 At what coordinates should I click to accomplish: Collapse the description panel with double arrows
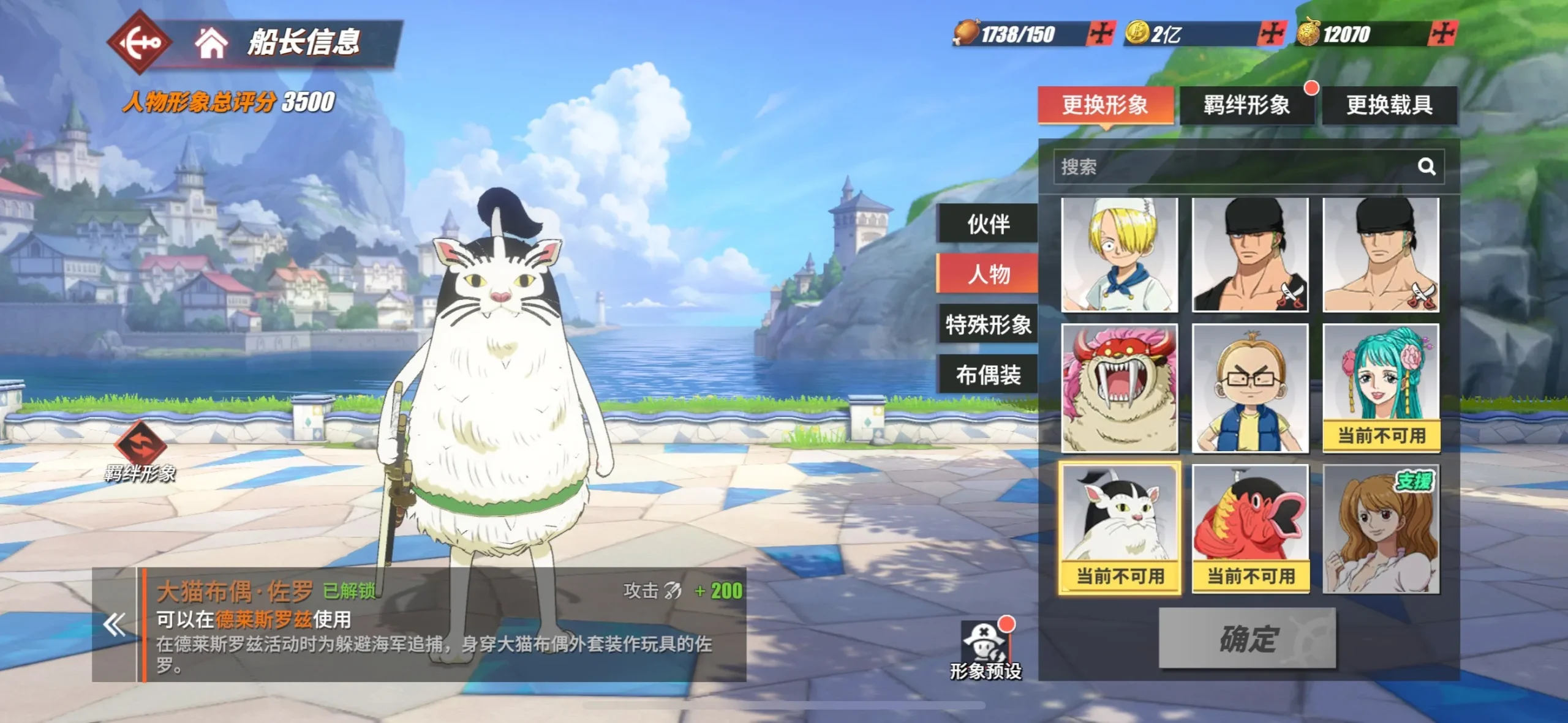115,625
